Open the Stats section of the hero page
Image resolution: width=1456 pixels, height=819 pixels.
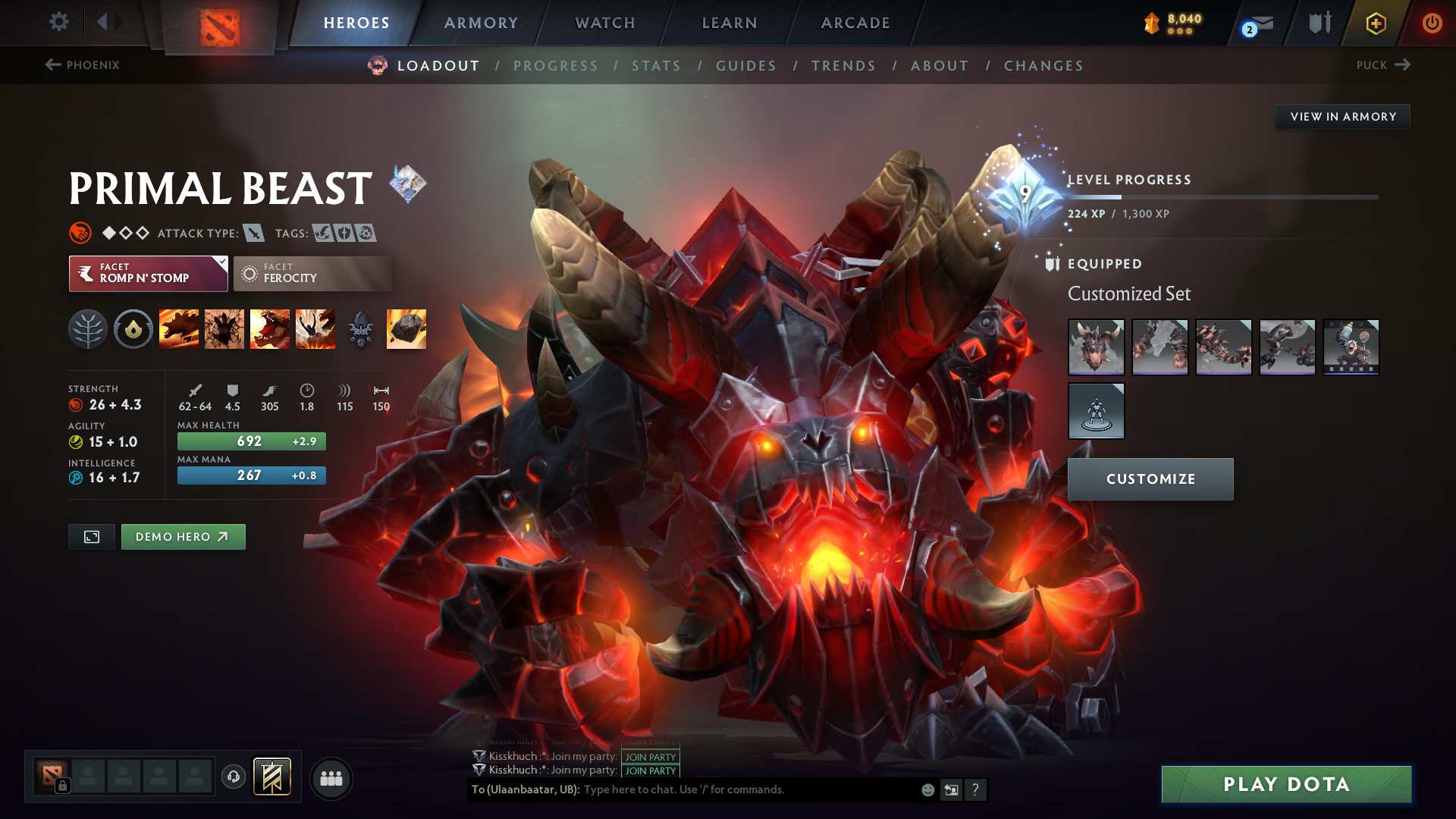click(x=656, y=65)
